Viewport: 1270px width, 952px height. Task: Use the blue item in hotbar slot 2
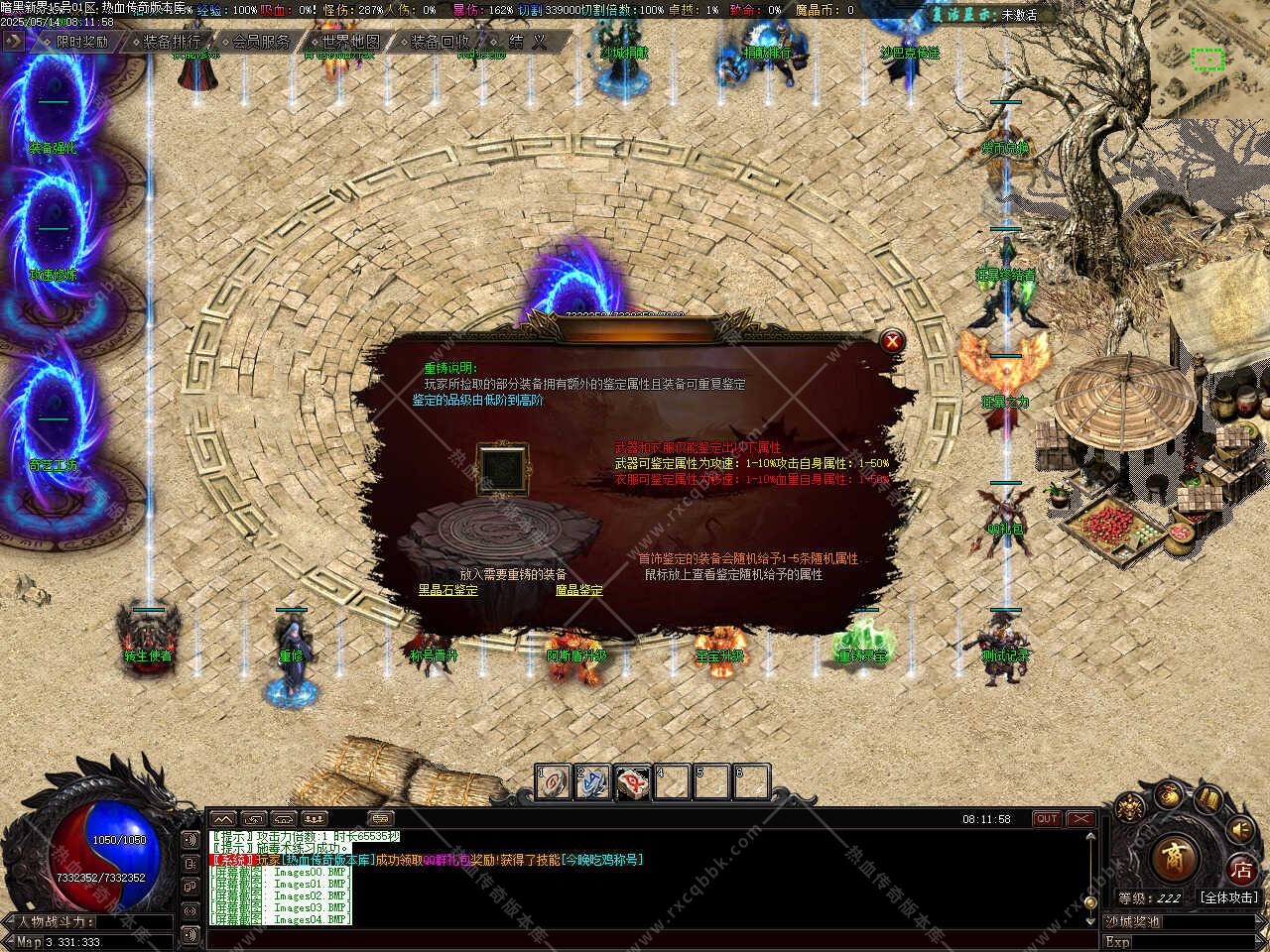coord(593,782)
